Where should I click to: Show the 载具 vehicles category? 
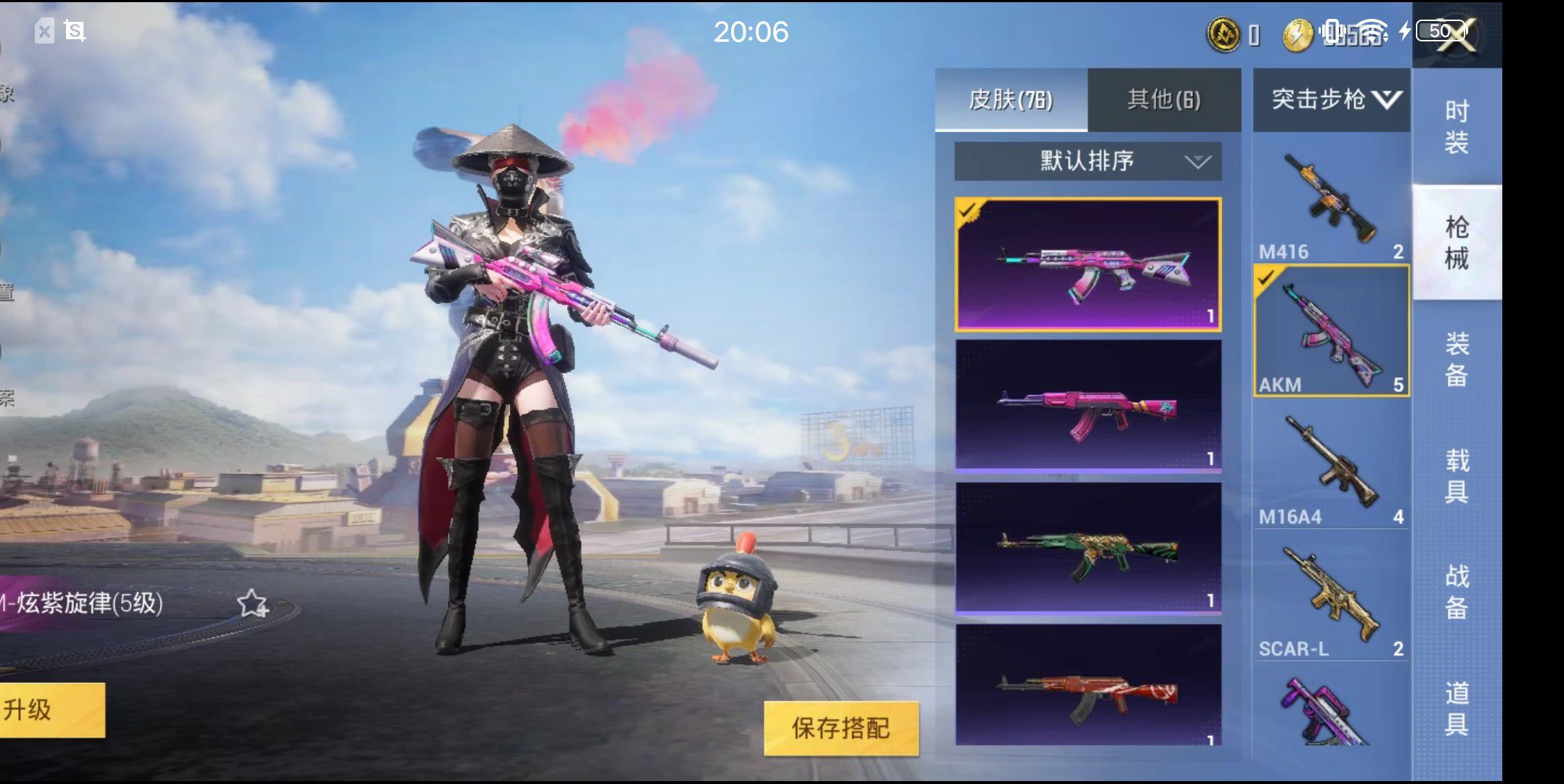(x=1457, y=475)
